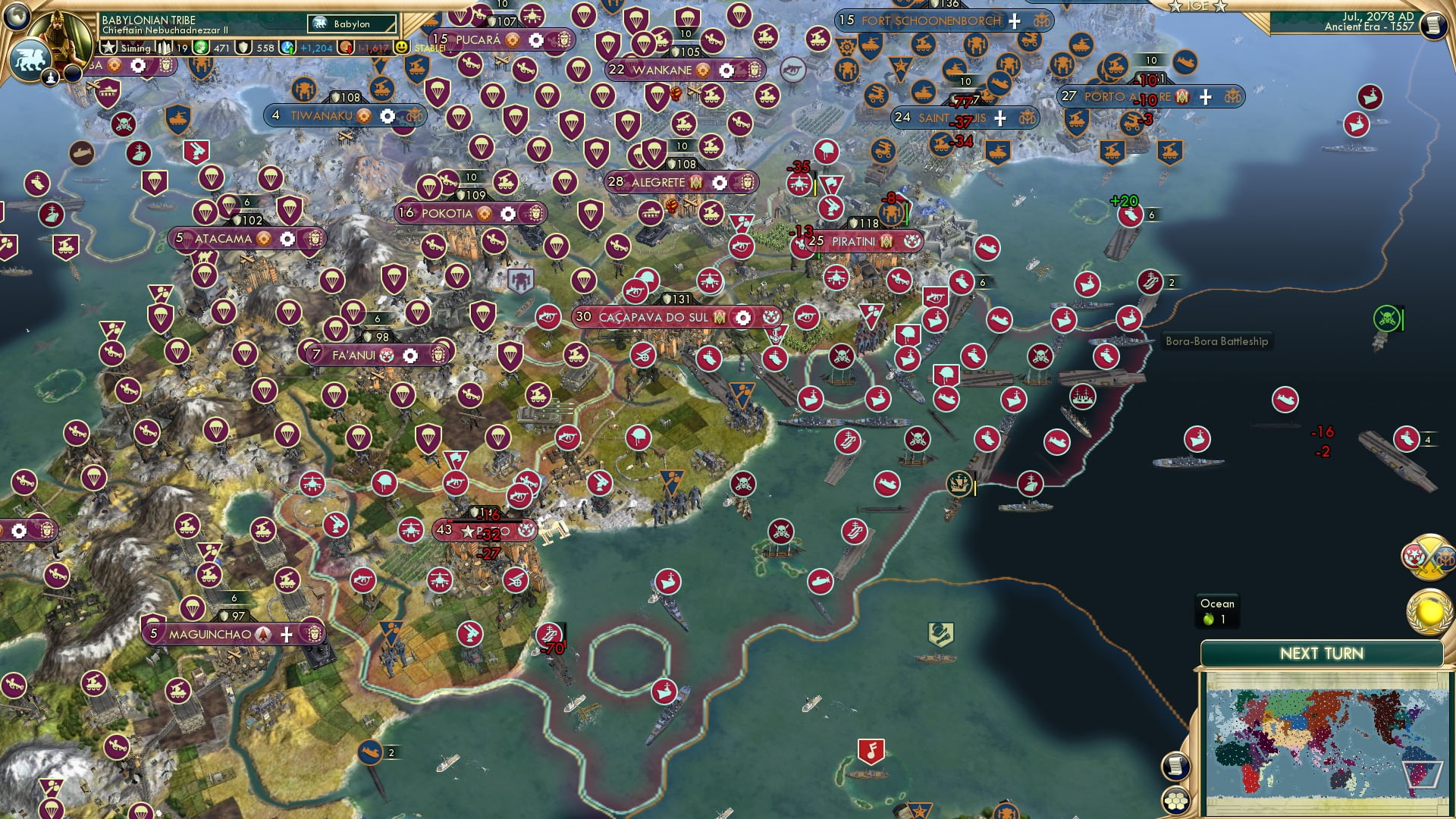Image resolution: width=1456 pixels, height=819 pixels.
Task: Click the Siming religion star on the top bar
Action: 109,47
